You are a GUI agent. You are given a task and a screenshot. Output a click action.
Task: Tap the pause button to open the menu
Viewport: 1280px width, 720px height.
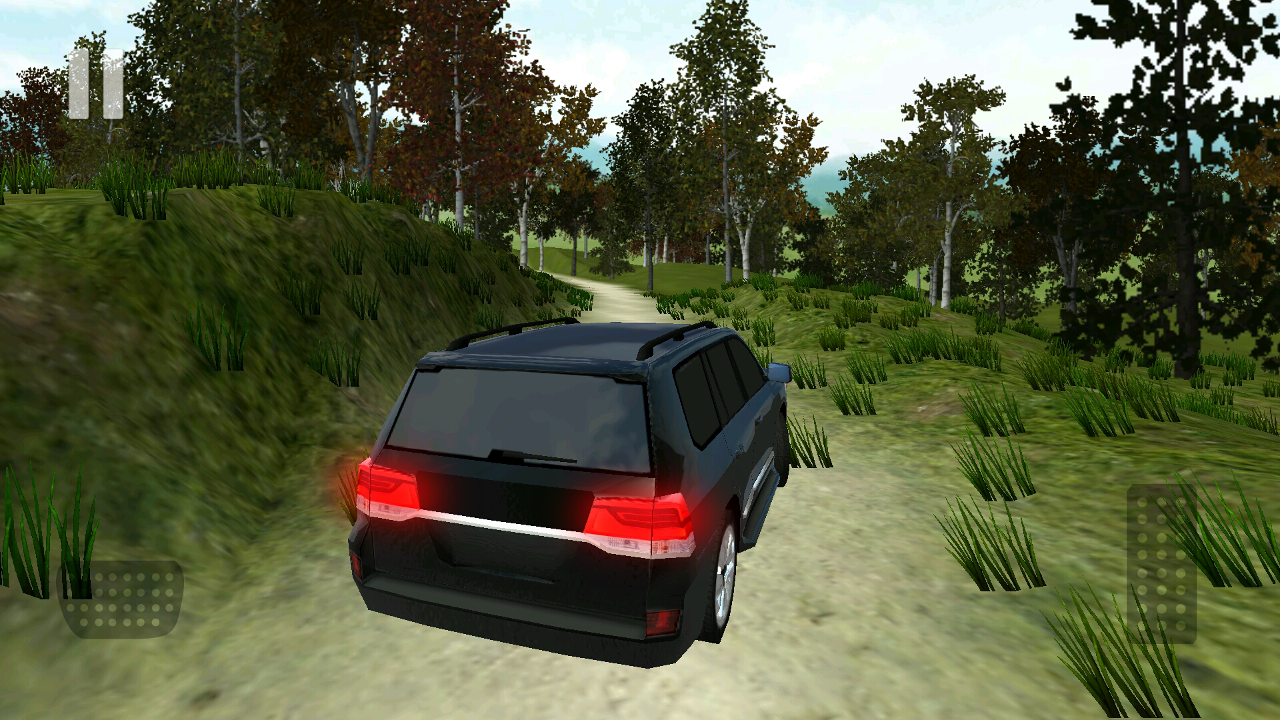coord(95,84)
